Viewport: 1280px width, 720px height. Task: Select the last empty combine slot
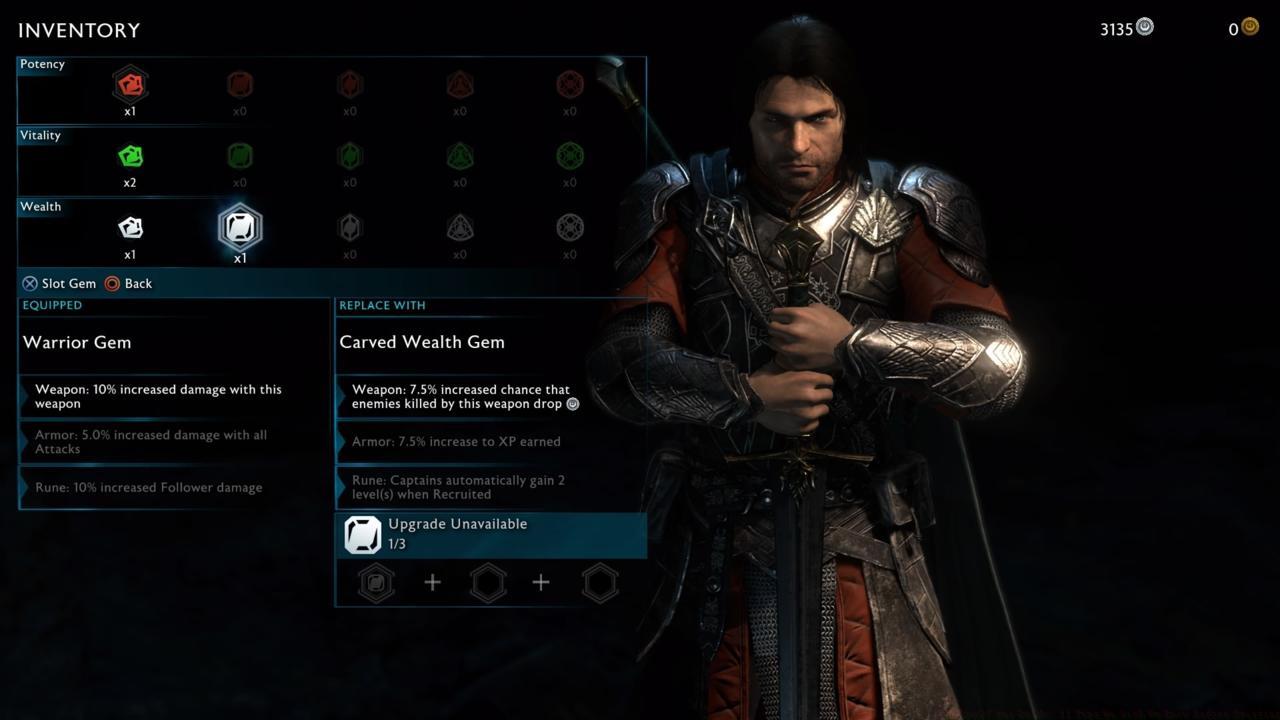tap(600, 583)
